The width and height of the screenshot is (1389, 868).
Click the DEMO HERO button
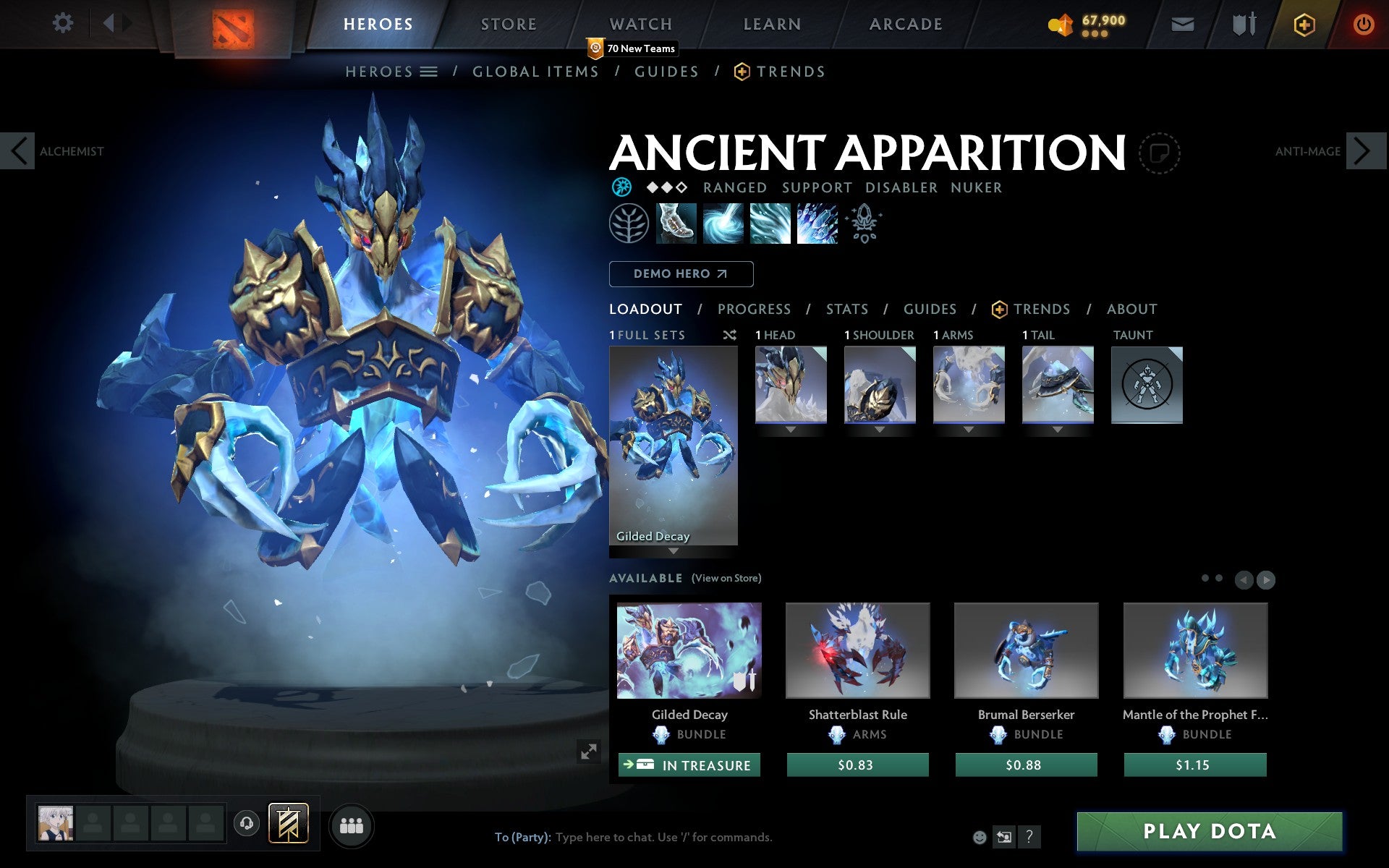pyautogui.click(x=681, y=274)
